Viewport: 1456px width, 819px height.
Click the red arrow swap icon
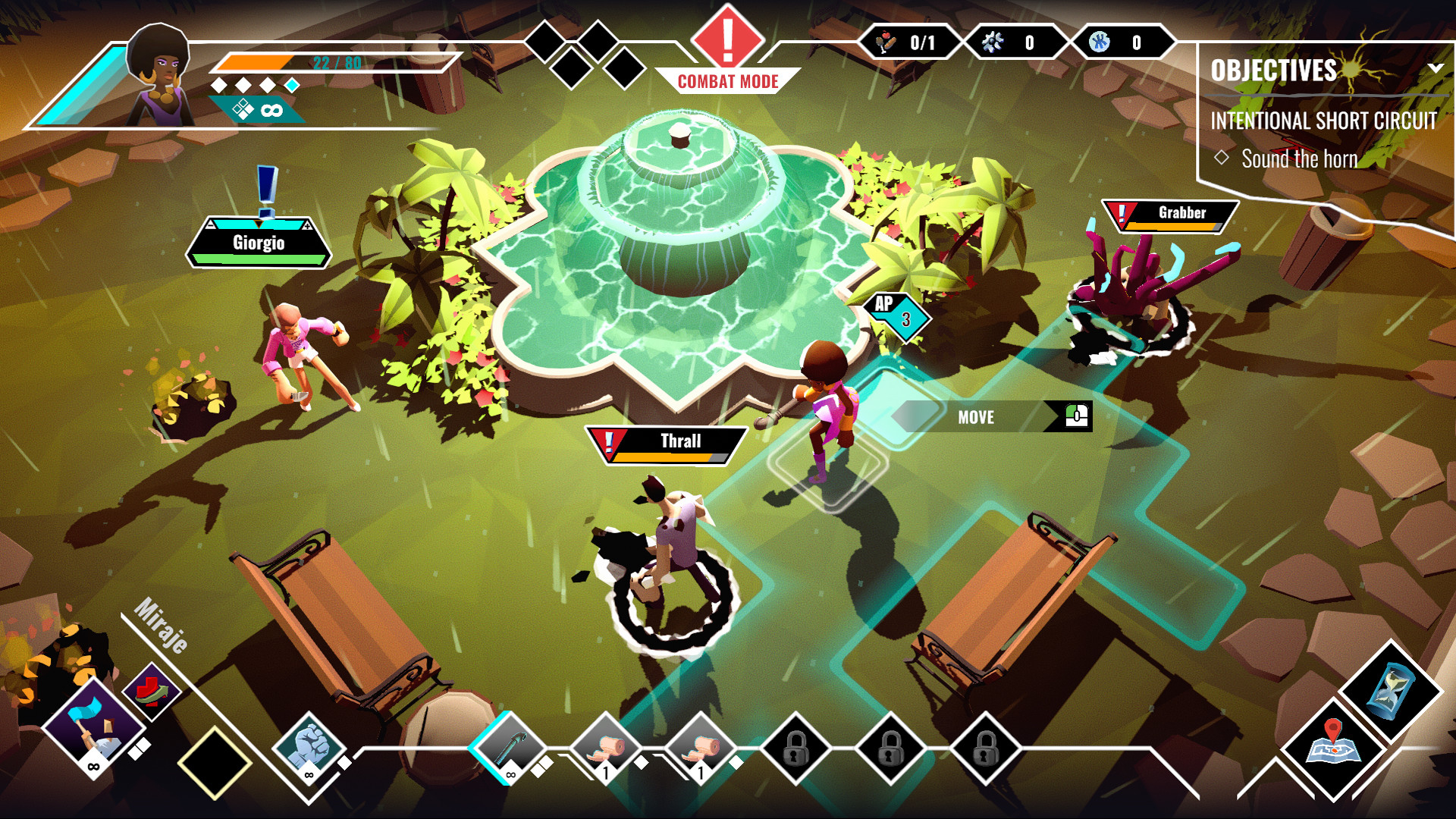click(x=152, y=692)
